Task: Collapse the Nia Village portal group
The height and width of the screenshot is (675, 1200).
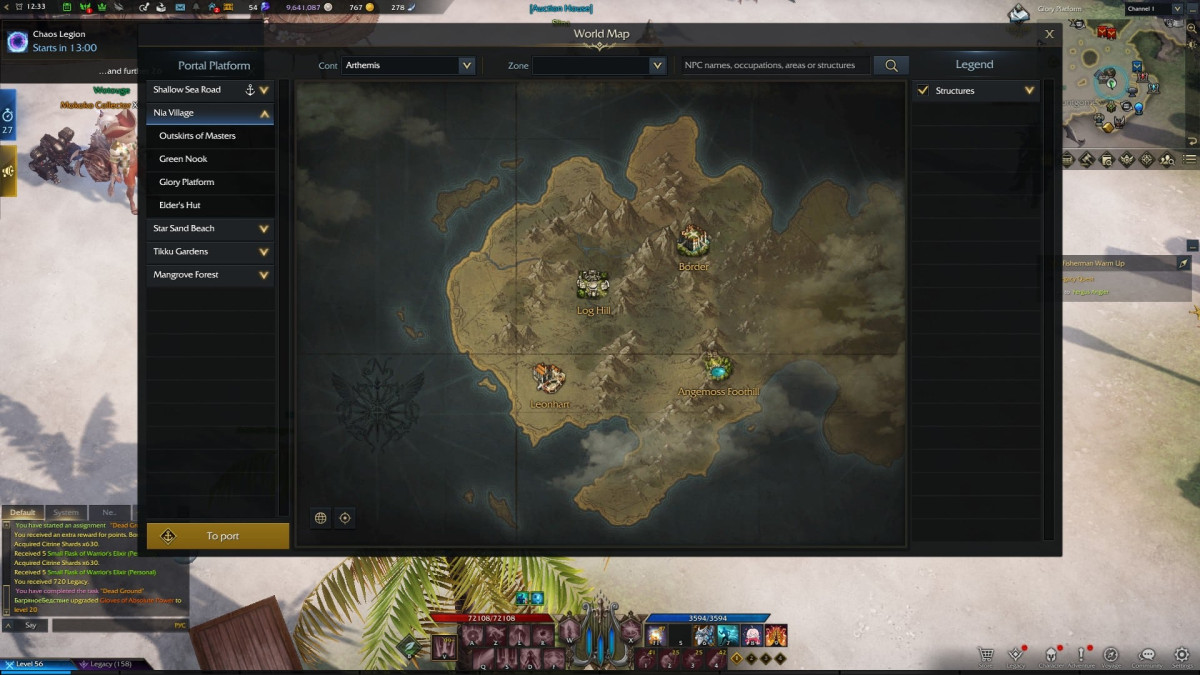Action: [x=264, y=113]
